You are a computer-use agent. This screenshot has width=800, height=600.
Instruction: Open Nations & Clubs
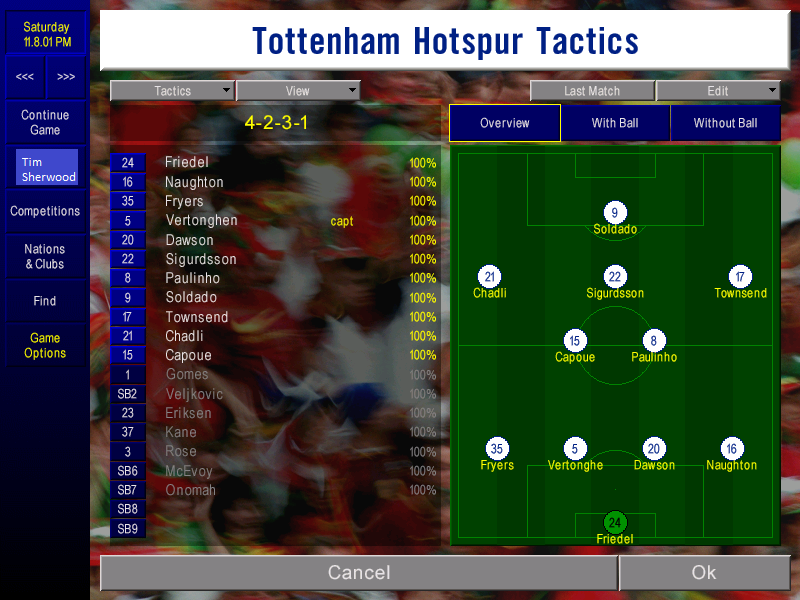point(45,257)
